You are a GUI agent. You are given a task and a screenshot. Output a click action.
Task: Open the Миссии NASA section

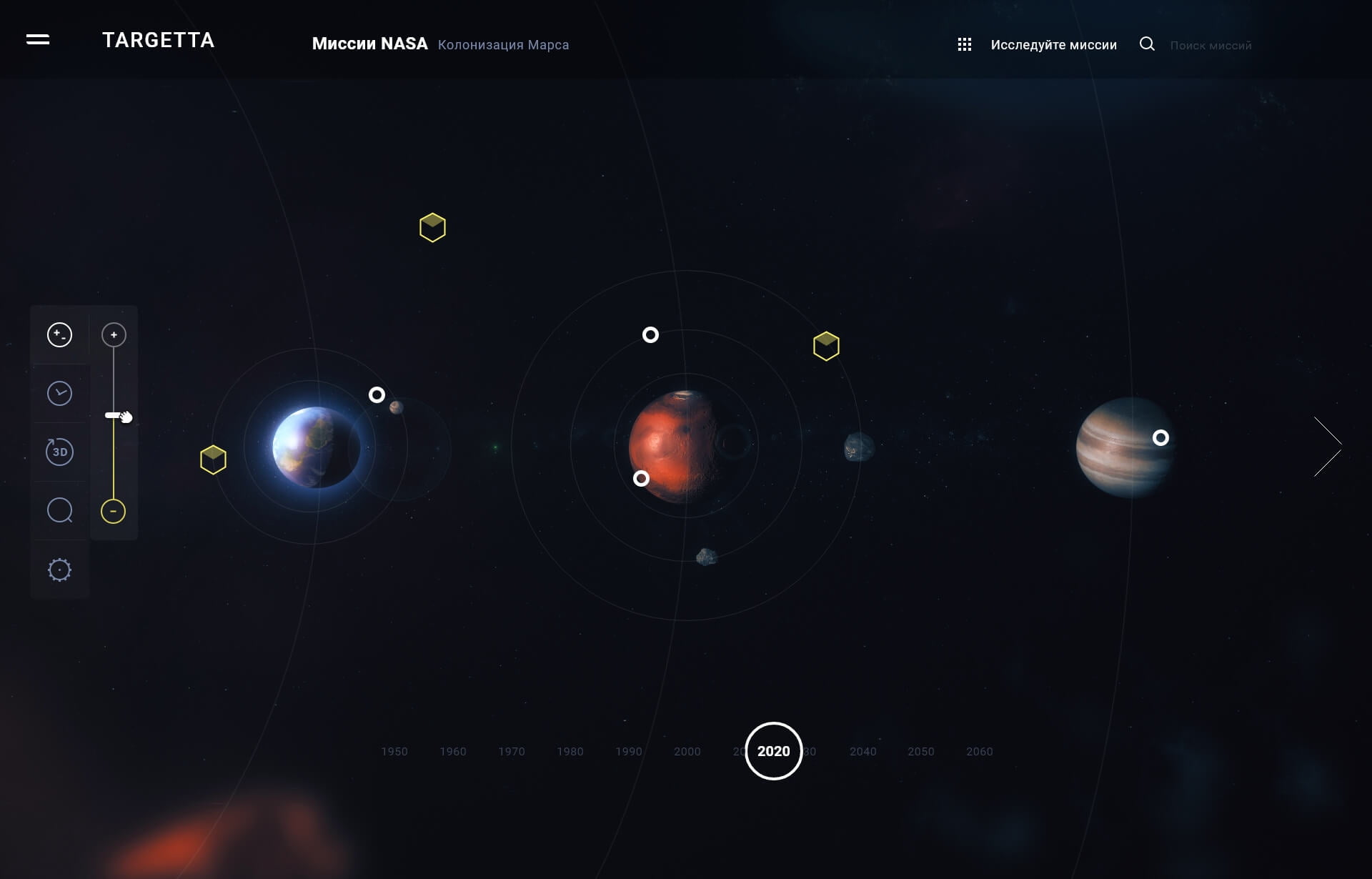click(x=369, y=44)
